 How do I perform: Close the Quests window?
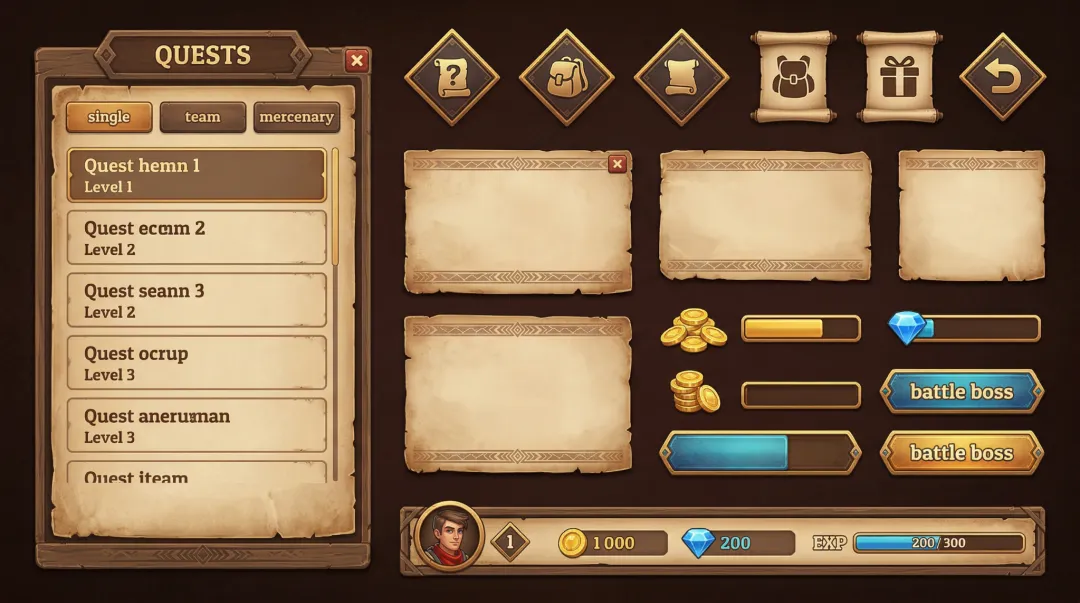[356, 61]
